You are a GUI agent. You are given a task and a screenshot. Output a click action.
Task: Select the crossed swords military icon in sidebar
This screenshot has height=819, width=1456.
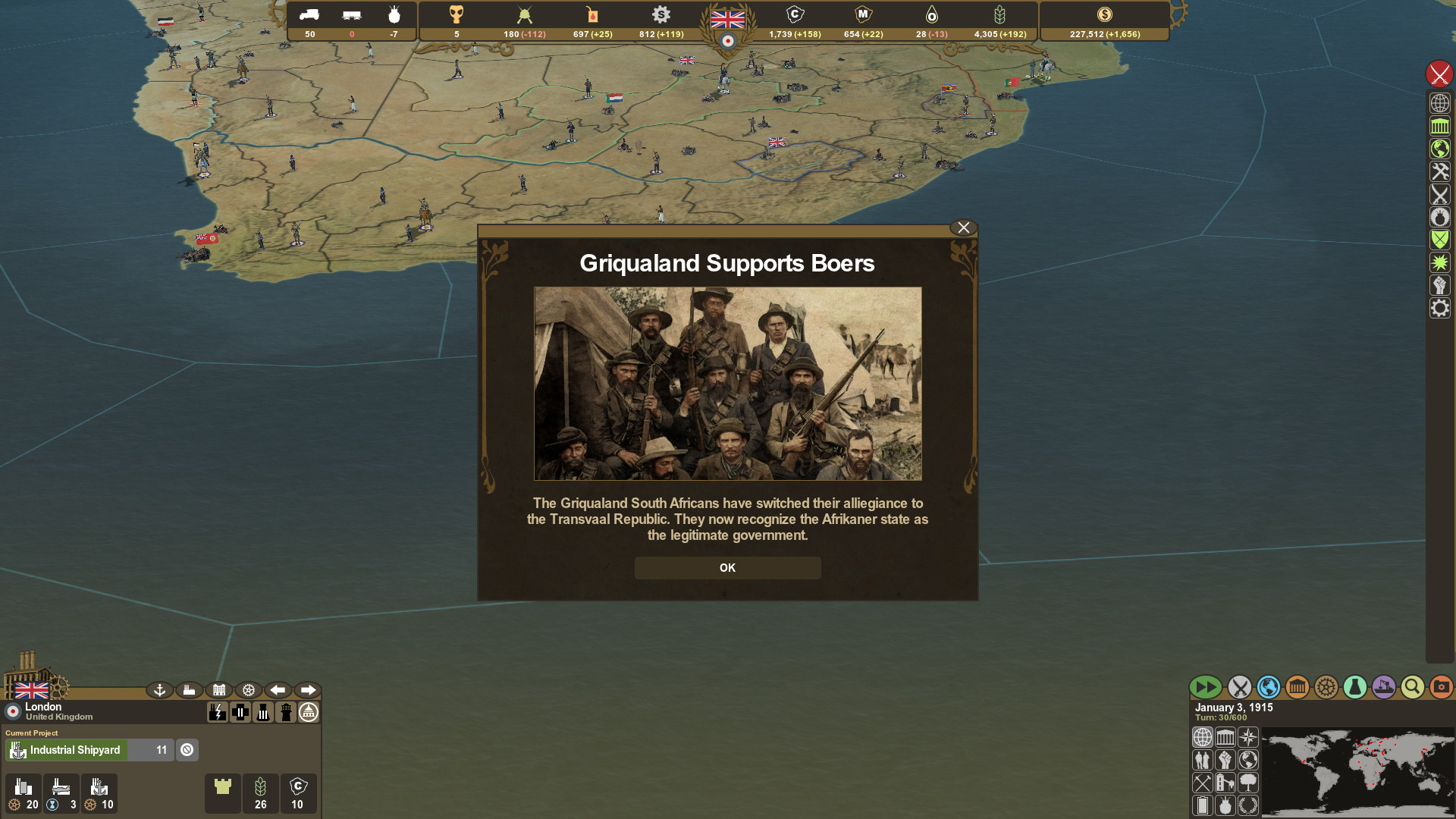pos(1439,195)
